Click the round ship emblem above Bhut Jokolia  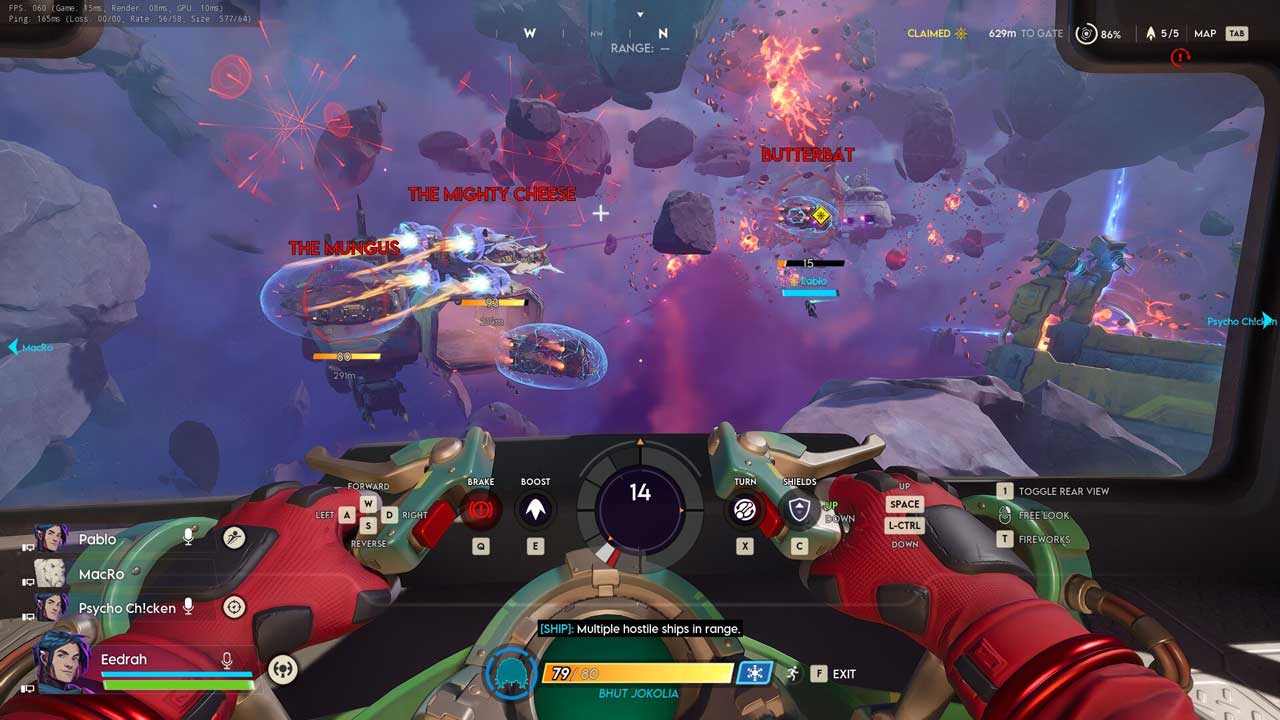pos(510,673)
